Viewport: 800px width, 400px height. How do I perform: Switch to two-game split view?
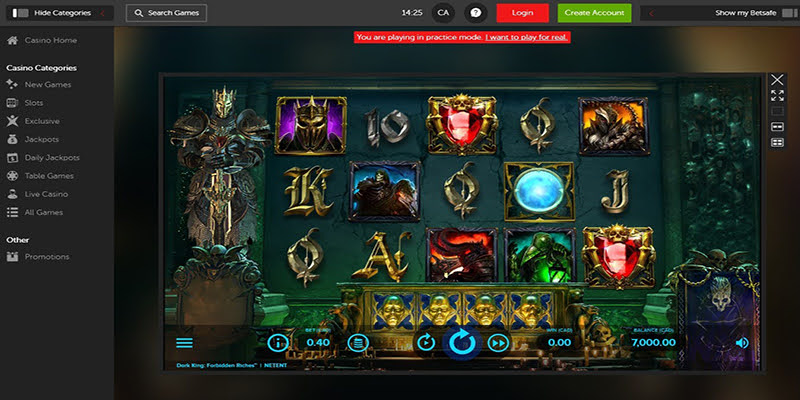[x=777, y=127]
